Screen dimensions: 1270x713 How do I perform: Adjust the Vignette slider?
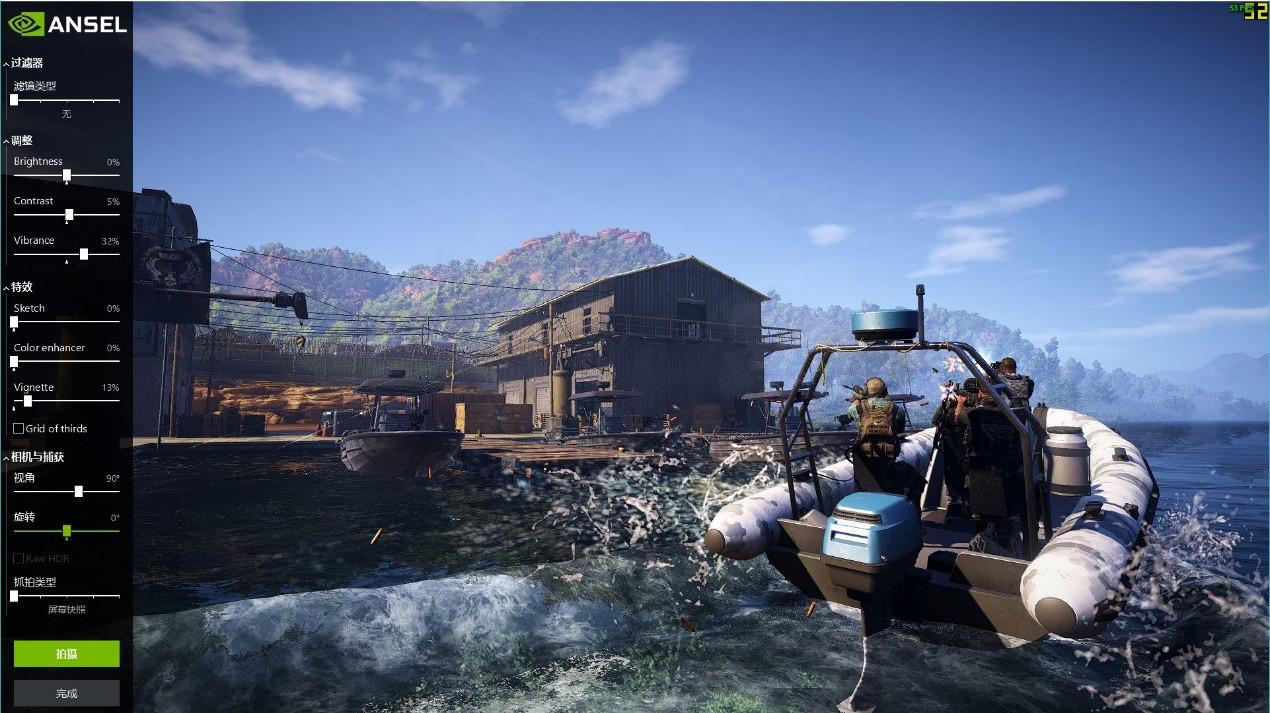28,401
